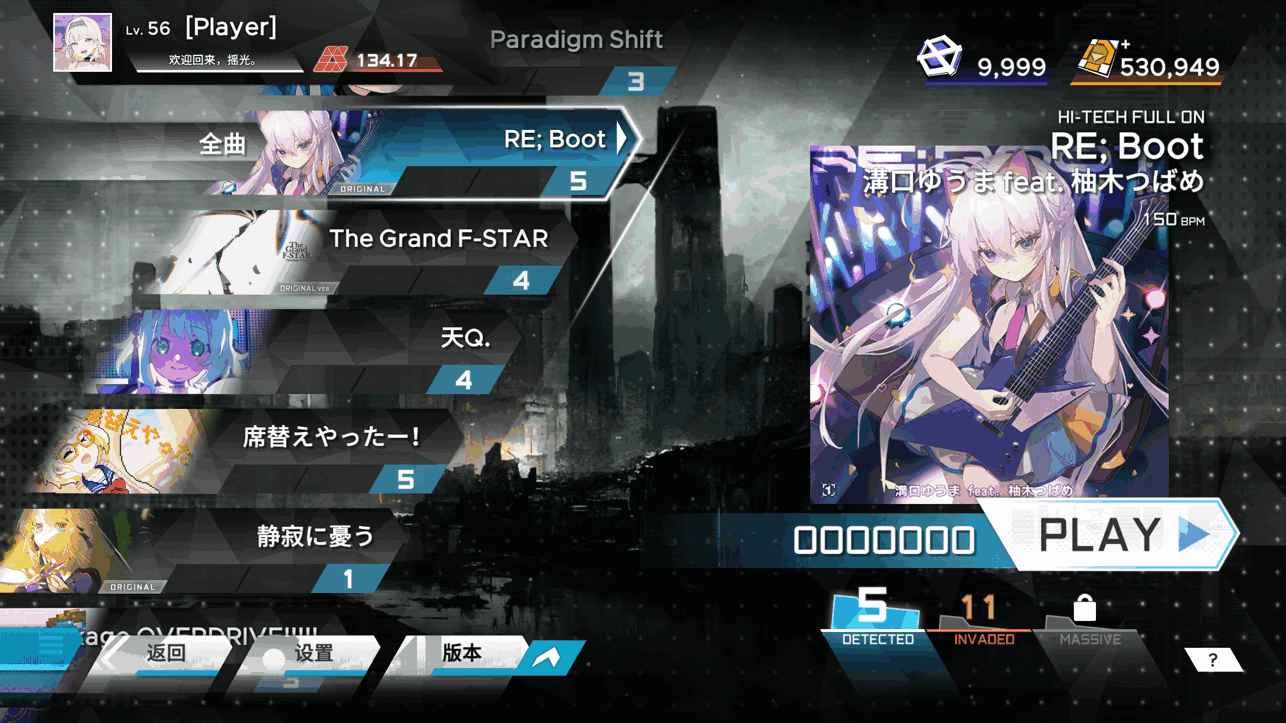1286x723 pixels.
Task: Pick the 席替えやったー! song entry
Action: click(332, 438)
